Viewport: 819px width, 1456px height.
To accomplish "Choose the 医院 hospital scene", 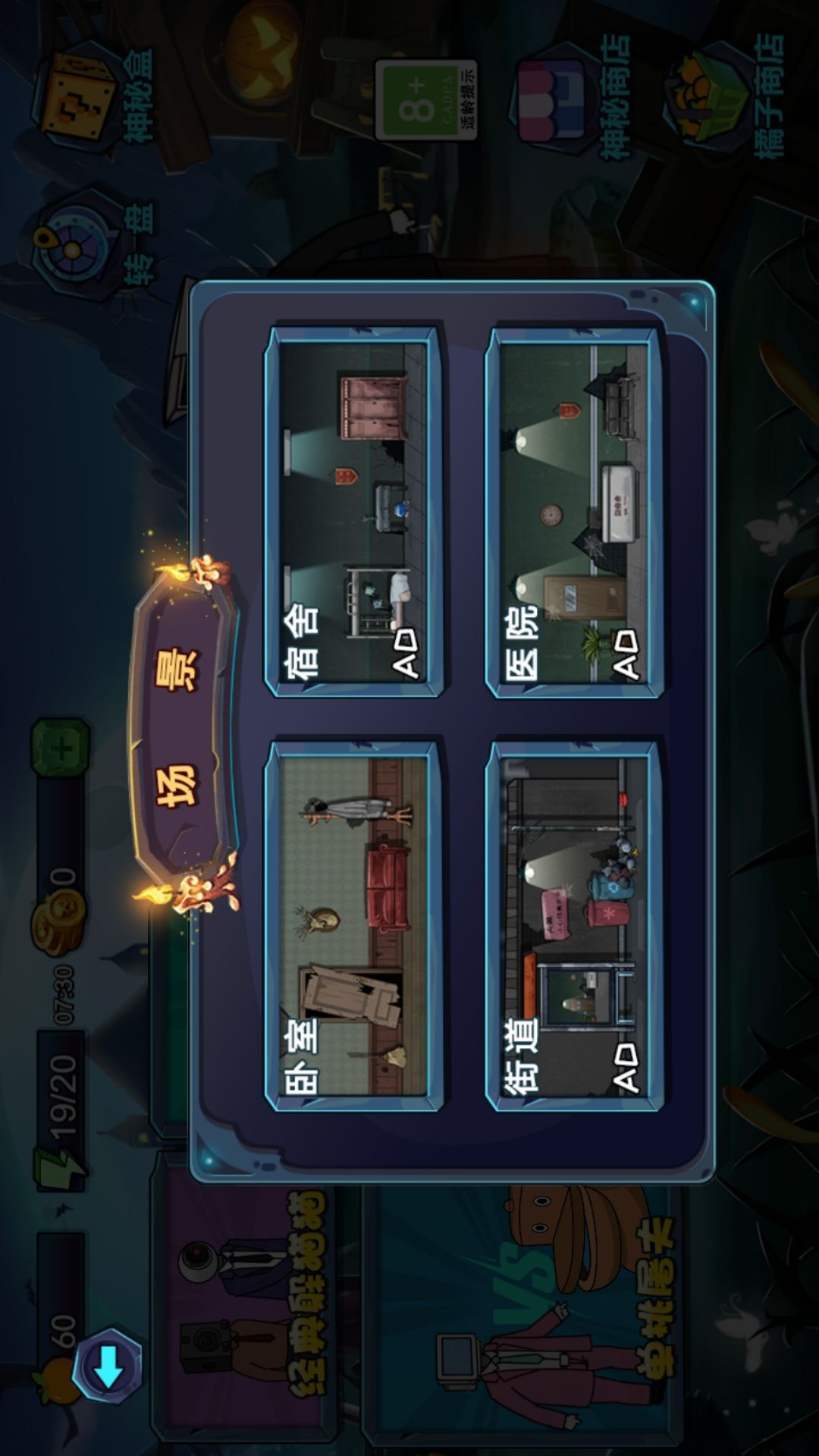I will point(574,512).
